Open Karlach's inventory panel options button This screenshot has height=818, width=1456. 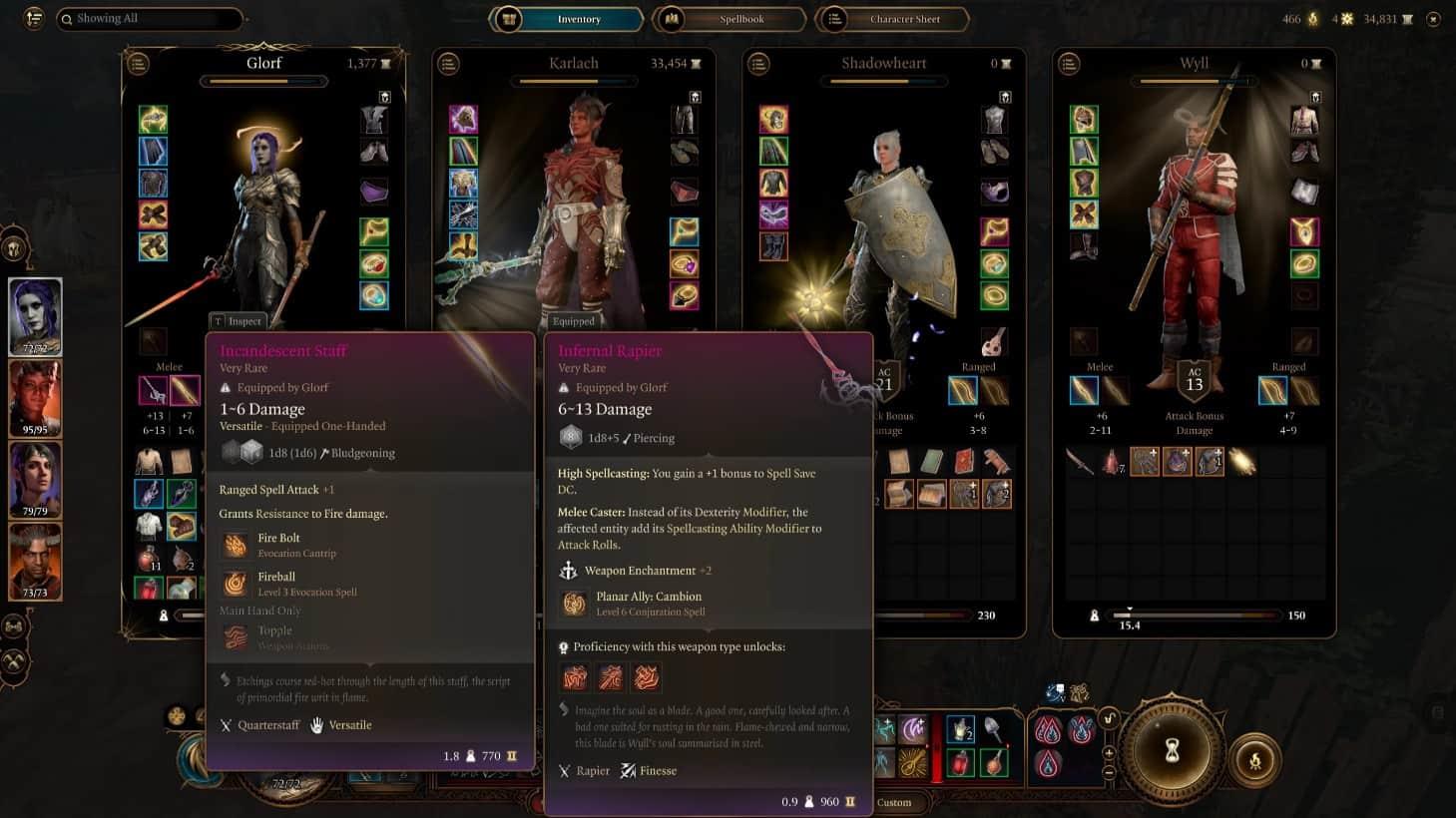449,63
